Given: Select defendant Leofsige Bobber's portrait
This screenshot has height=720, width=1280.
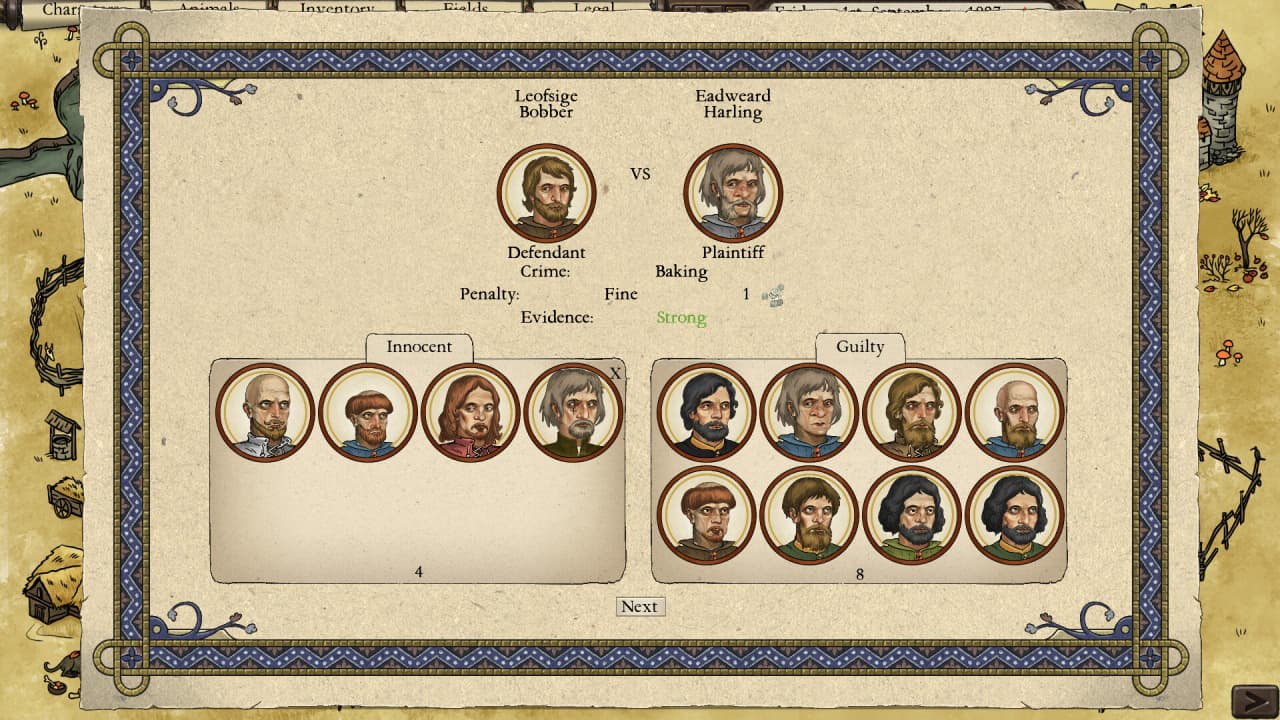Looking at the screenshot, I should click(547, 193).
